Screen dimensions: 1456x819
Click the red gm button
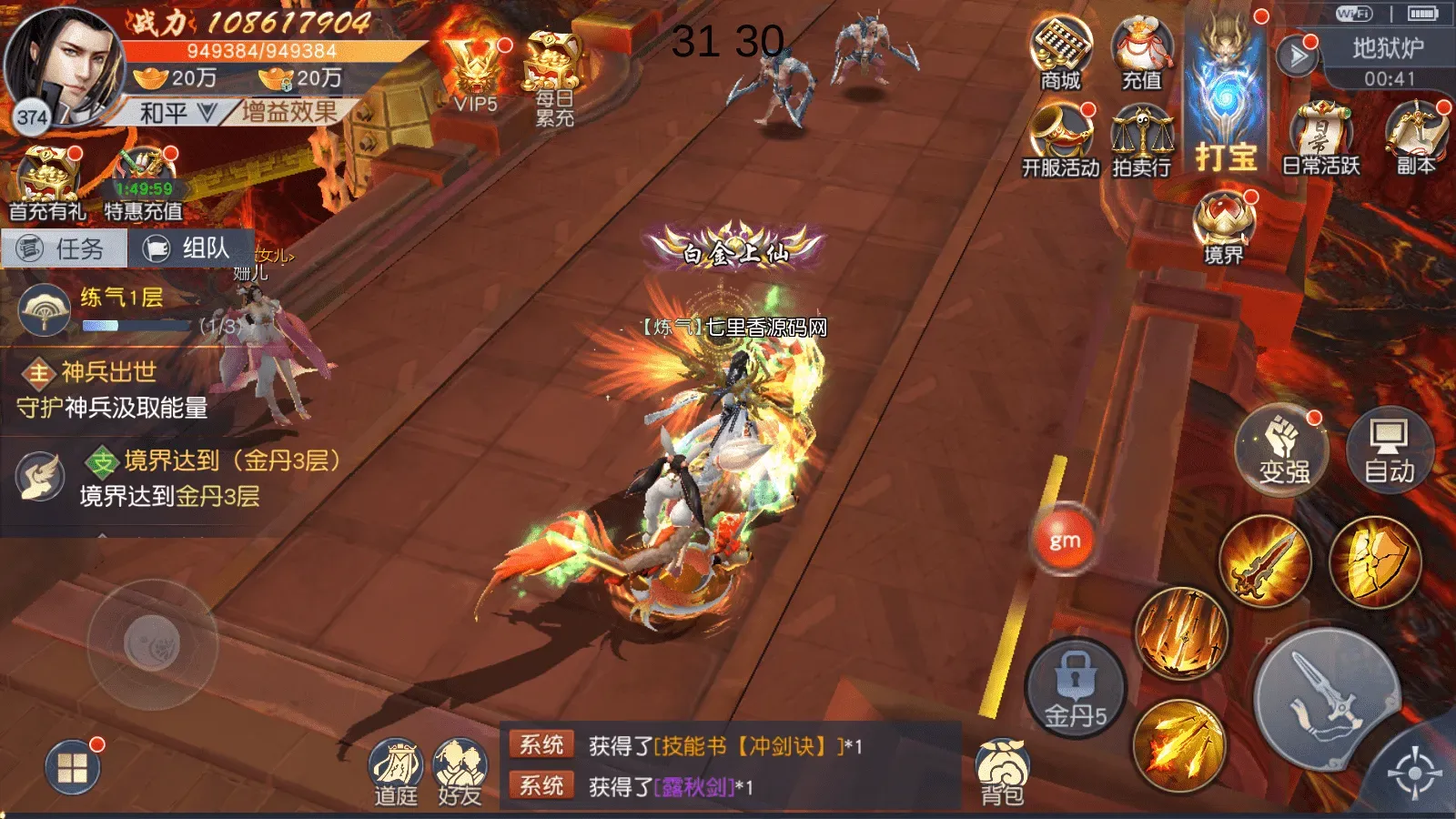pos(1065,541)
